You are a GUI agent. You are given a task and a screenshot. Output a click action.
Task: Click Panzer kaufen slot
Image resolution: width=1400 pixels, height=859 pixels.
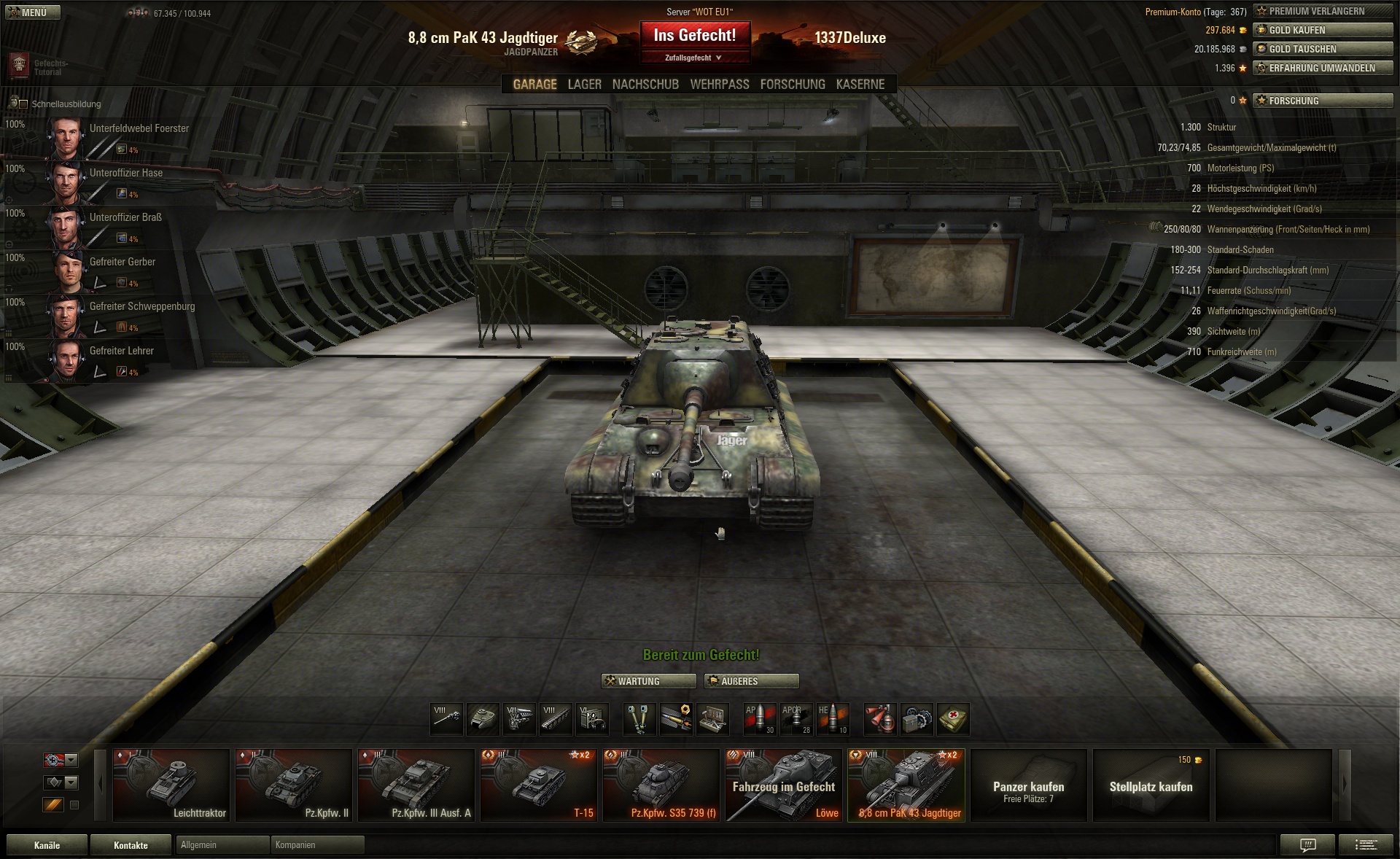pos(1028,785)
